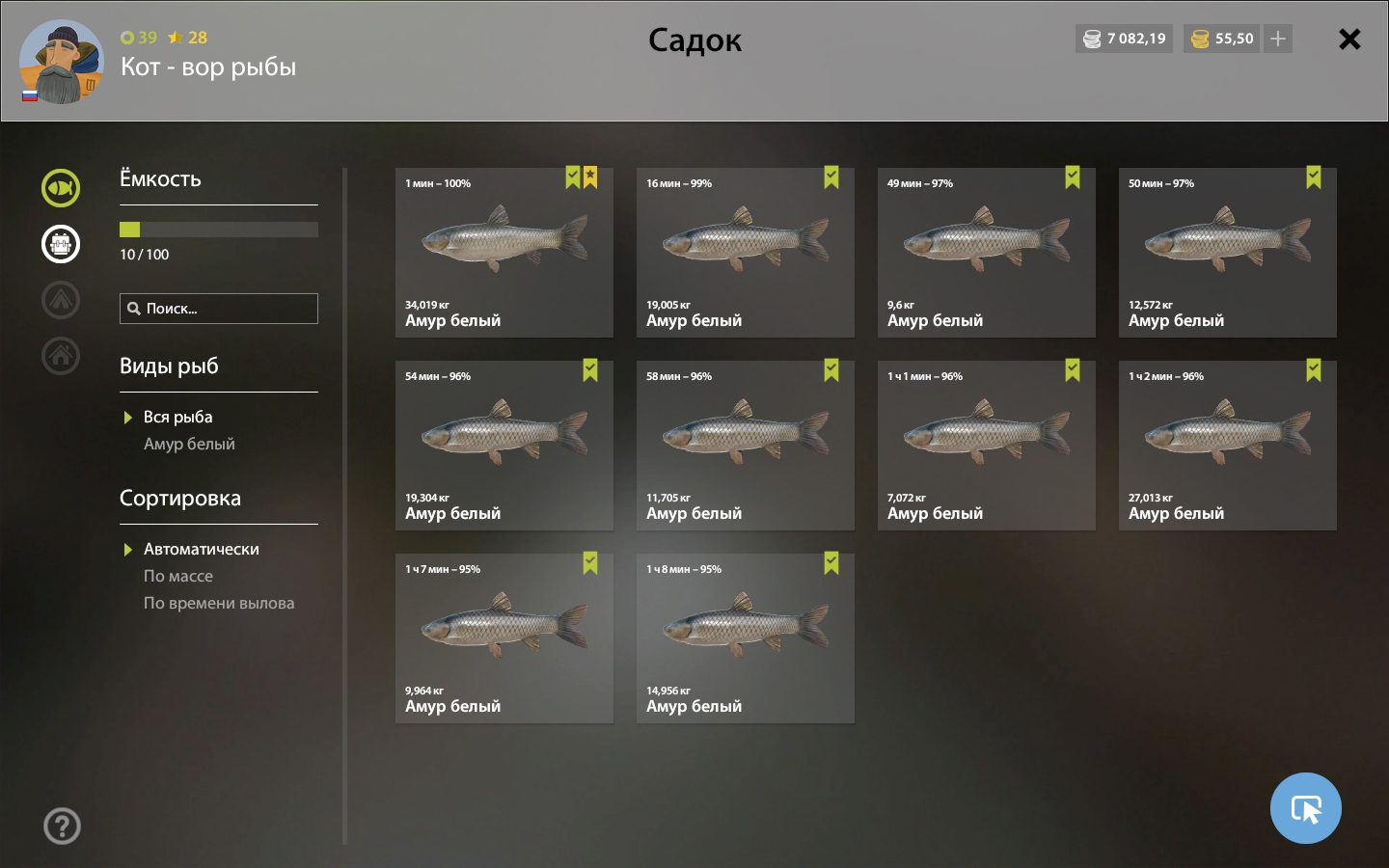This screenshot has height=868, width=1389.
Task: Open the player avatar profile
Action: coord(60,62)
